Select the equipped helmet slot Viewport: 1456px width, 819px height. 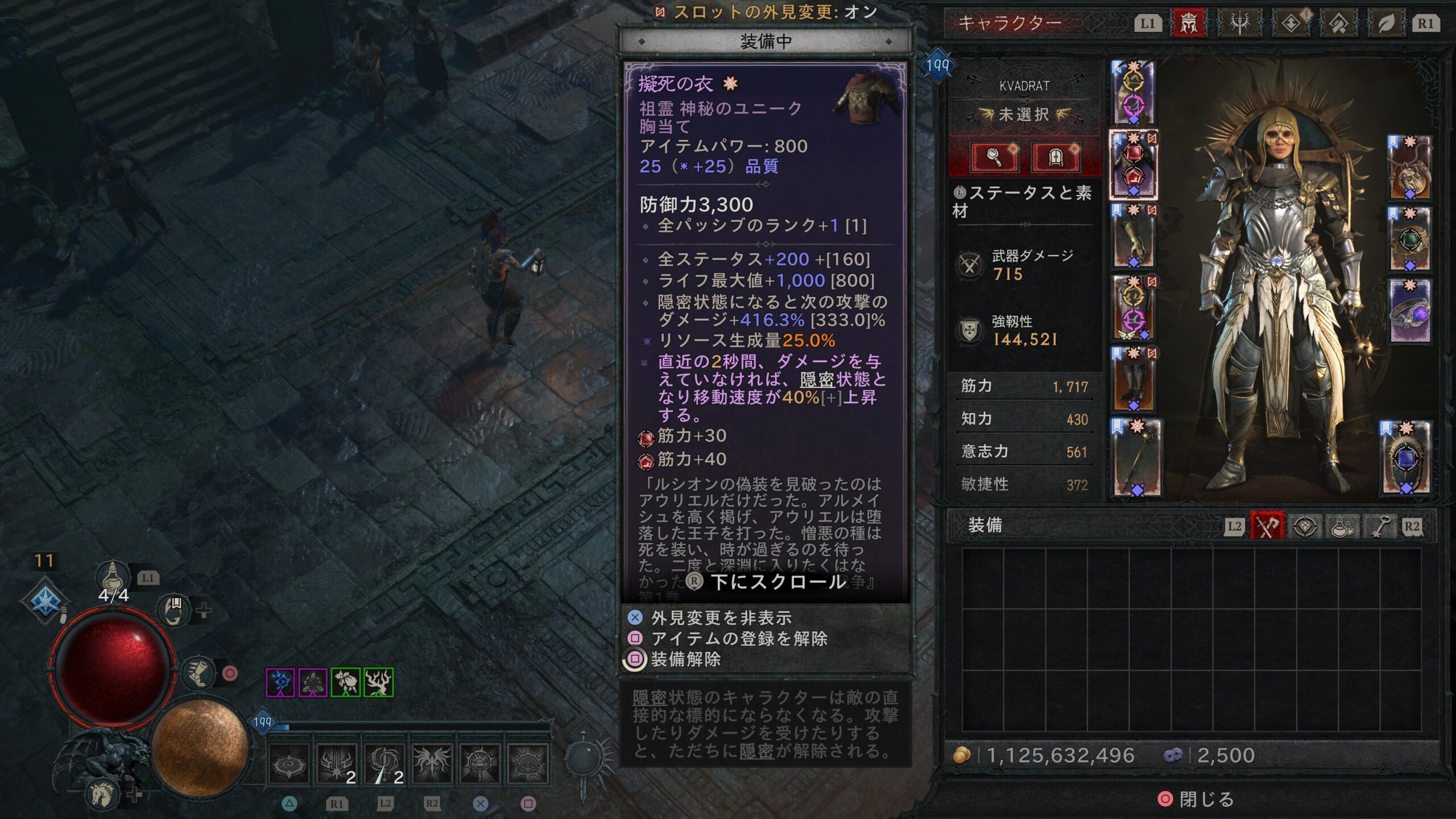coord(1133,92)
